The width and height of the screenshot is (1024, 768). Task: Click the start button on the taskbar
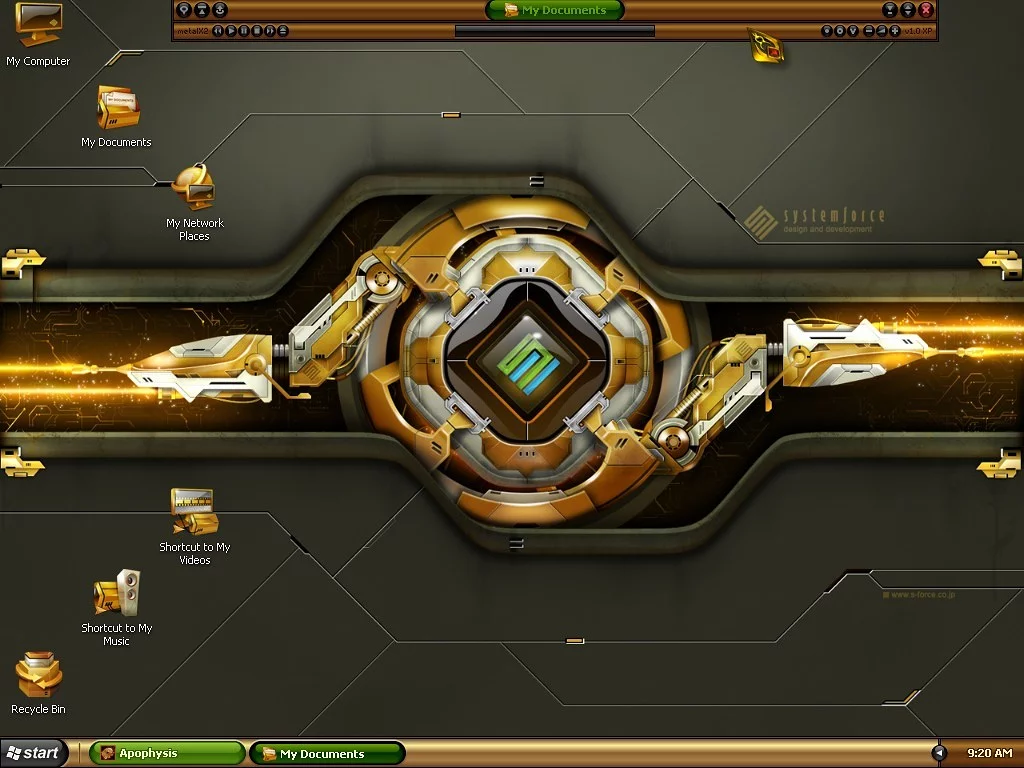(x=33, y=753)
